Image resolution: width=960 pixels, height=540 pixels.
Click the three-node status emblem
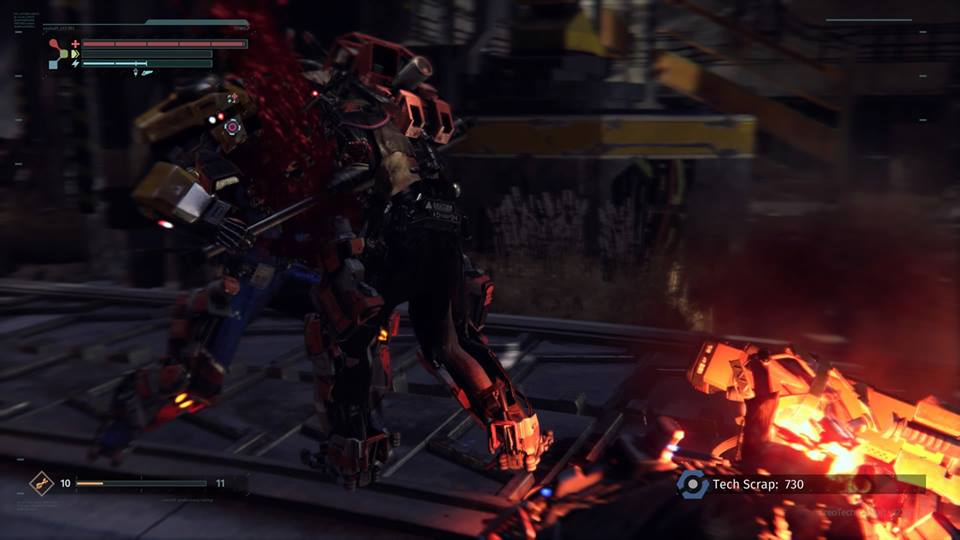pyautogui.click(x=57, y=54)
